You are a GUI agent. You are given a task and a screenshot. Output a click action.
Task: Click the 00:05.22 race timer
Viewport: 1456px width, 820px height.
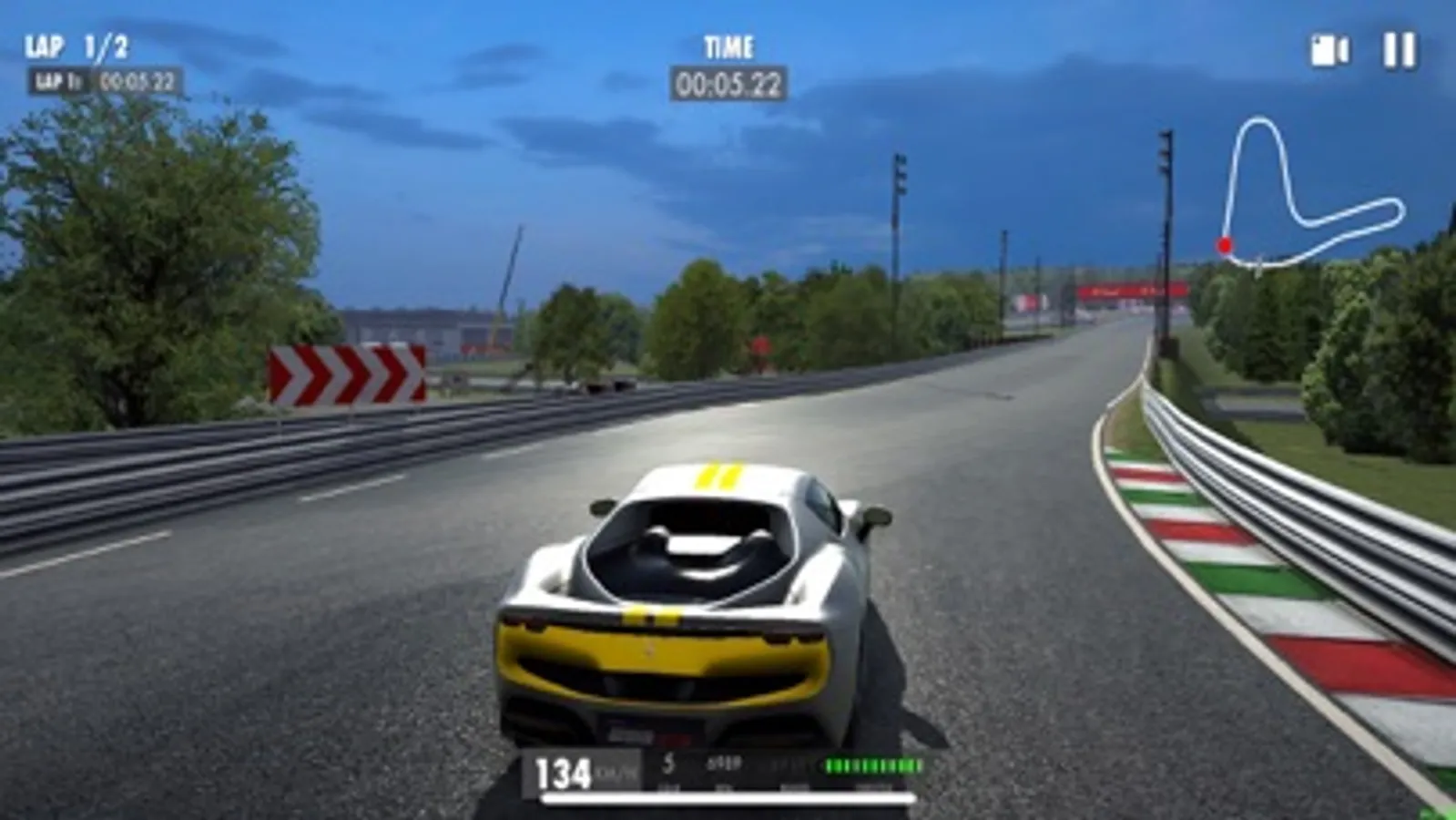pos(727,82)
